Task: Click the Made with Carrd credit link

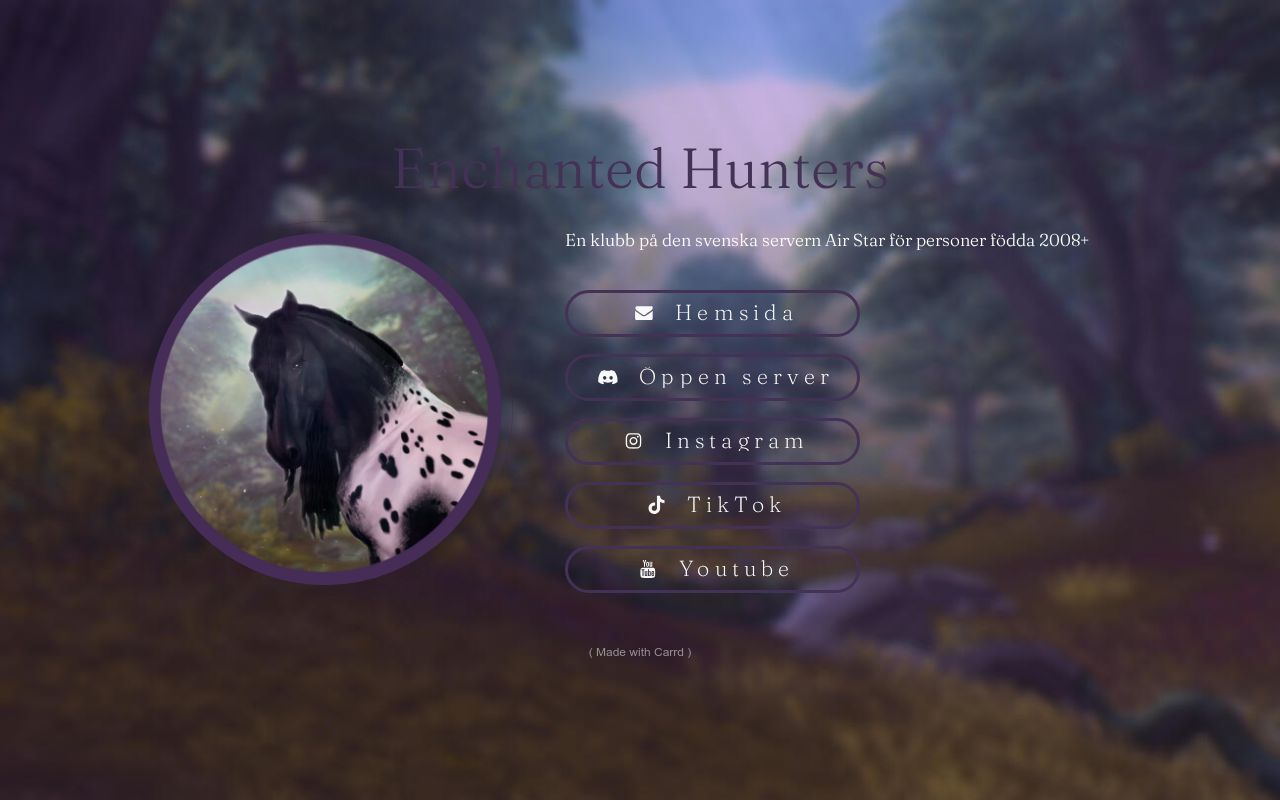Action: [639, 652]
